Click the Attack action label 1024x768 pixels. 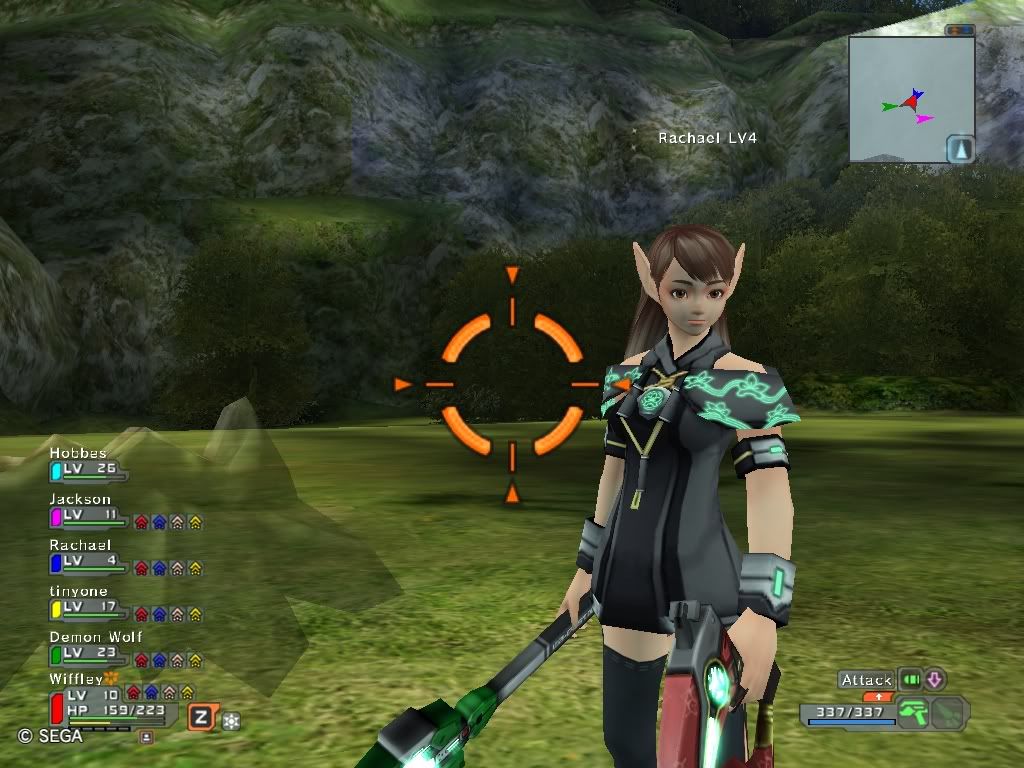point(866,680)
